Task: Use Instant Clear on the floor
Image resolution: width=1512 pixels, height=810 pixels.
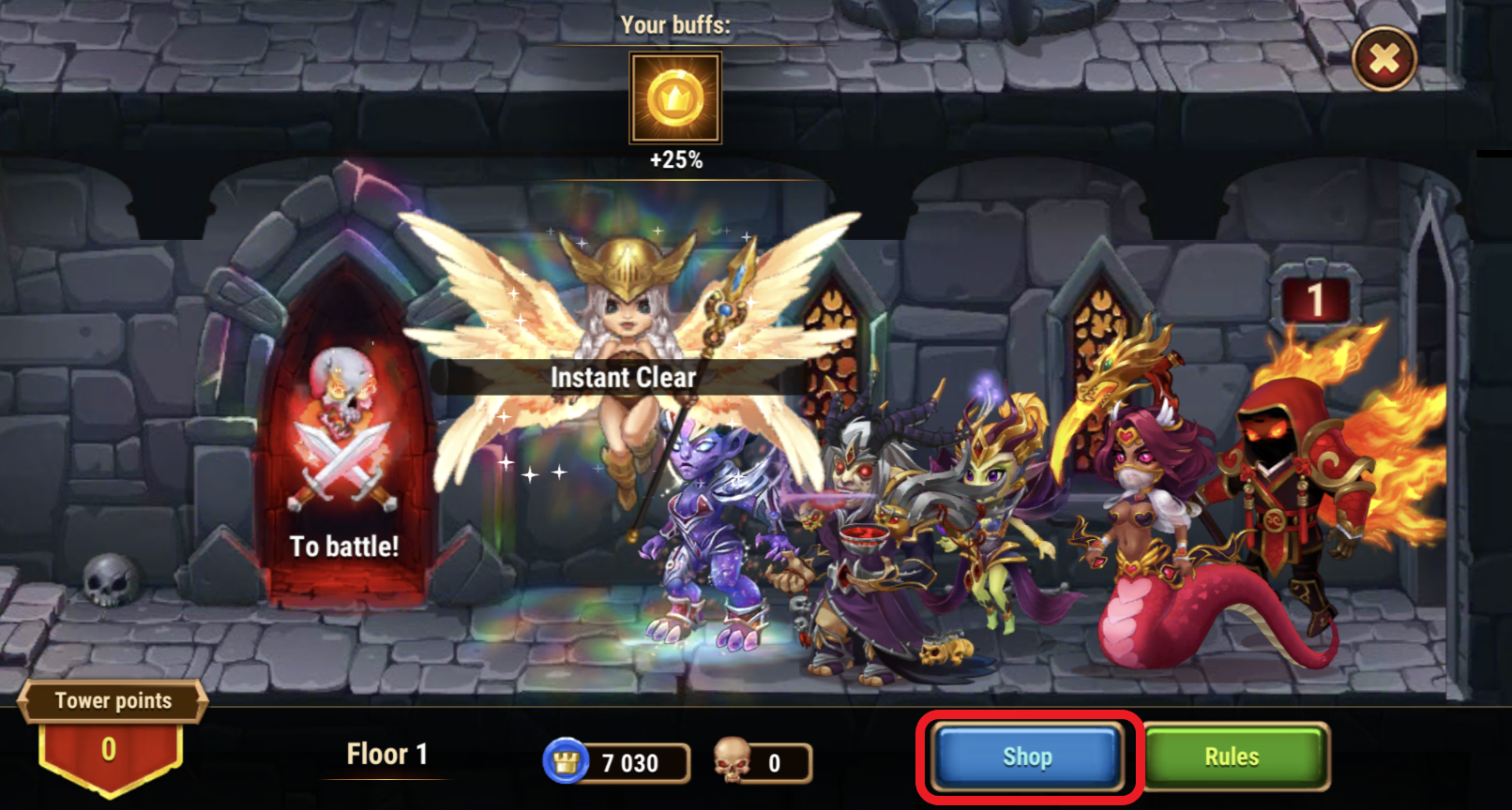Action: (x=623, y=377)
